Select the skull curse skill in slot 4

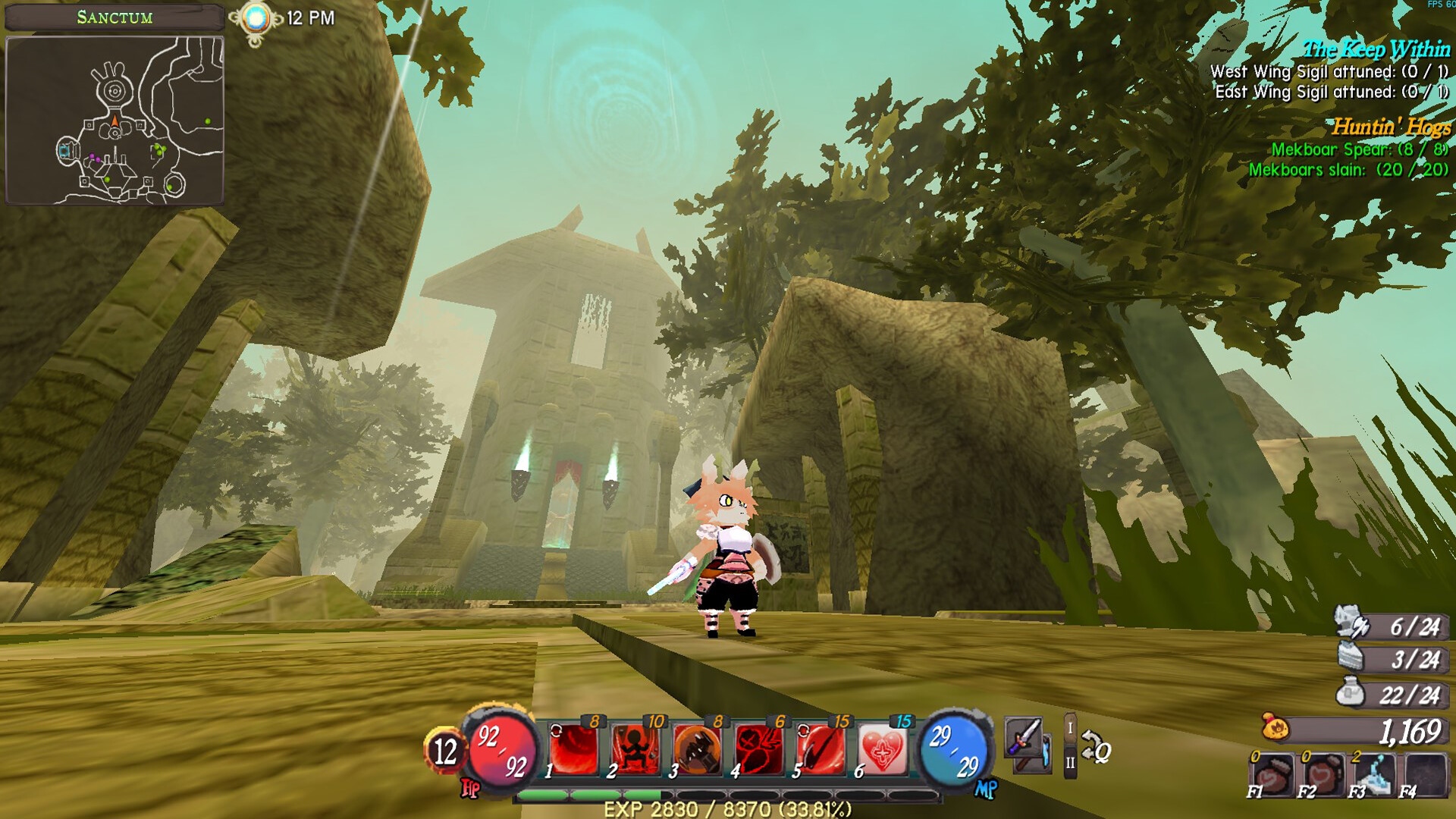click(x=758, y=750)
